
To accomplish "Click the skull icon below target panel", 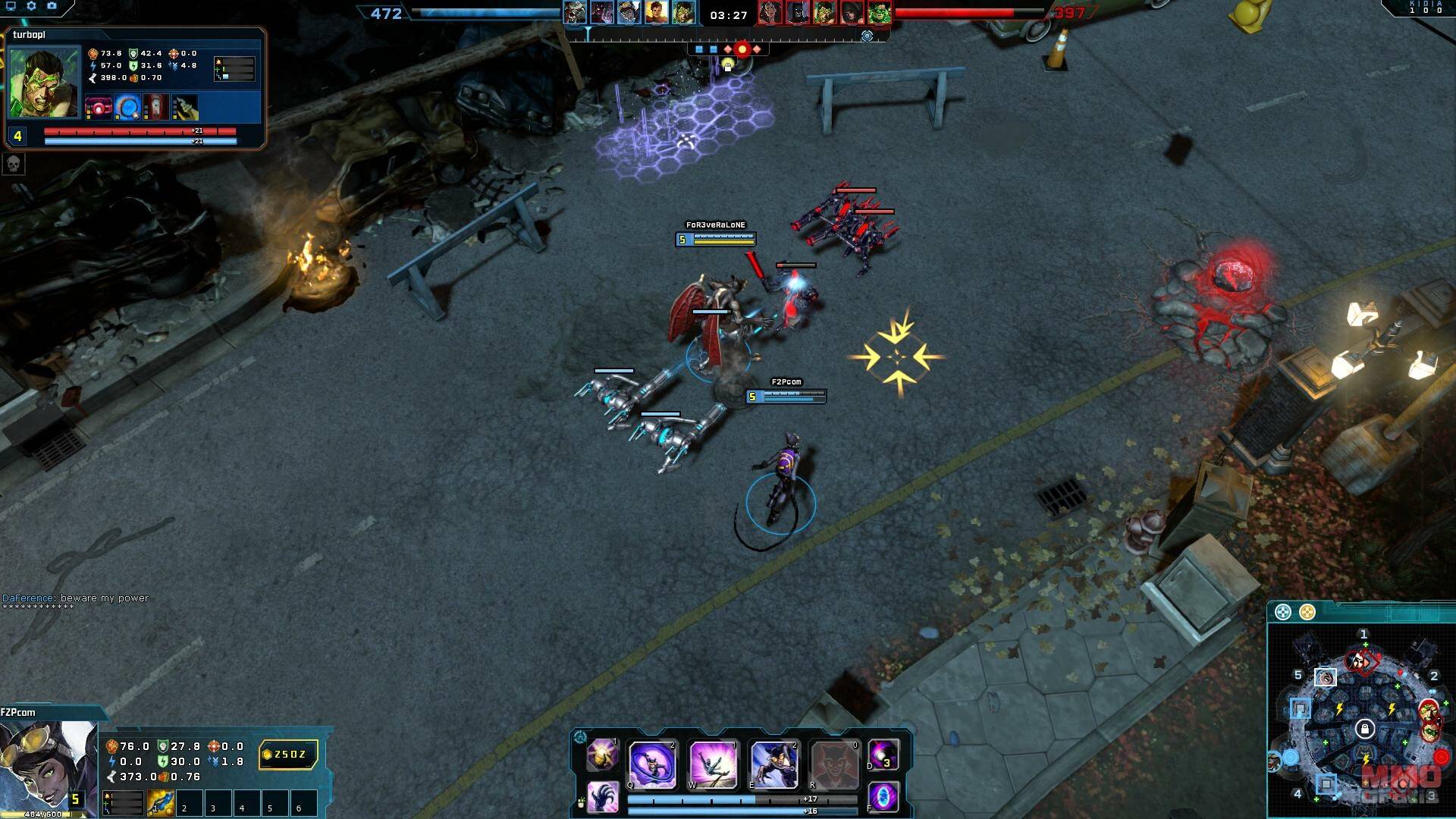I will [14, 164].
